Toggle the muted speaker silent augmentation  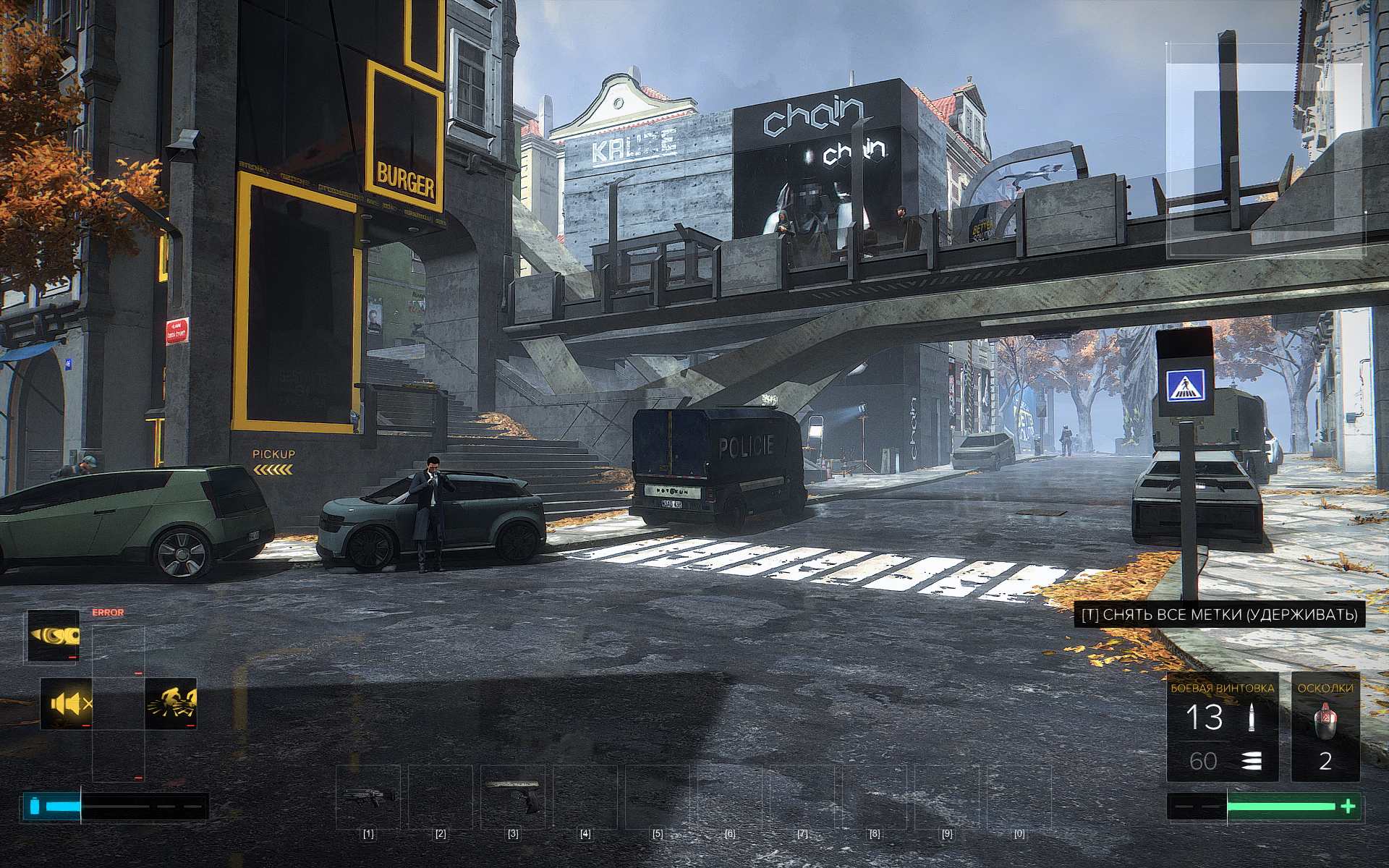pos(66,704)
